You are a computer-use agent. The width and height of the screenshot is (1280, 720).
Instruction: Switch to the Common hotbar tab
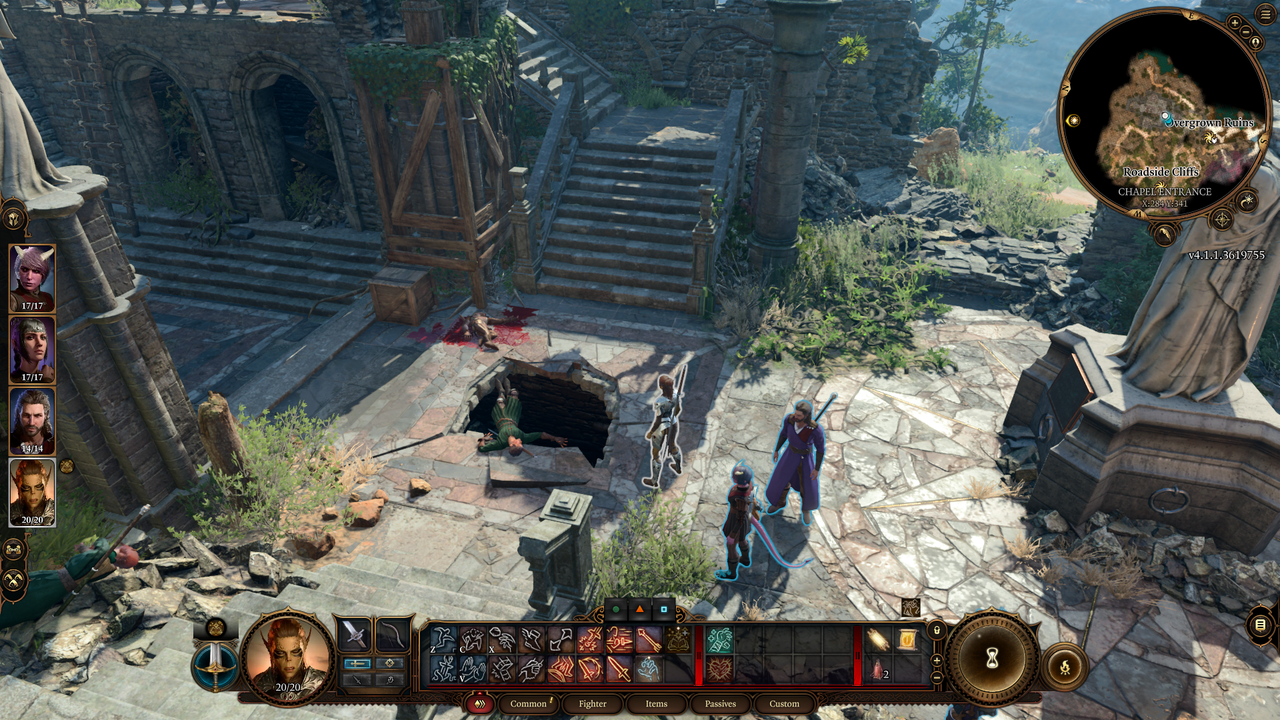(528, 704)
